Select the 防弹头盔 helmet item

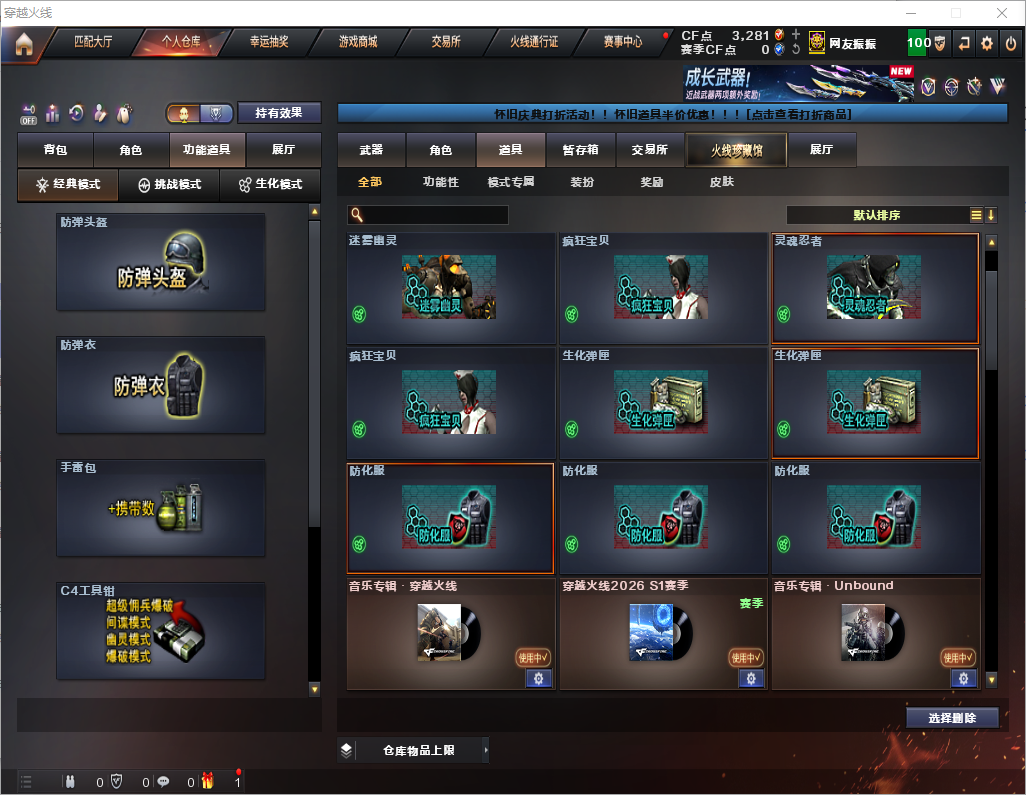[x=161, y=262]
